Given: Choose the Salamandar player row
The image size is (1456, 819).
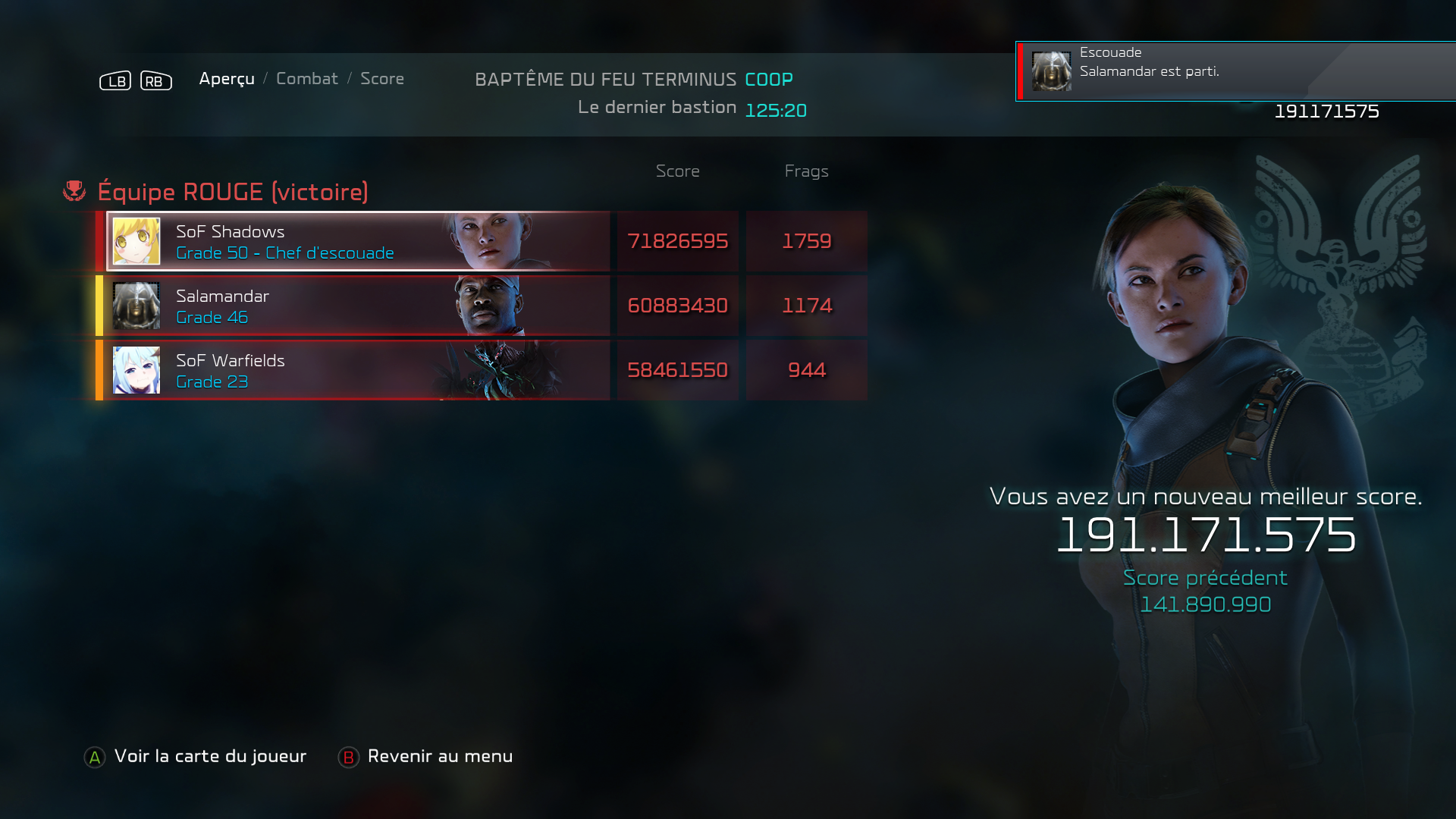Looking at the screenshot, I should pos(358,306).
